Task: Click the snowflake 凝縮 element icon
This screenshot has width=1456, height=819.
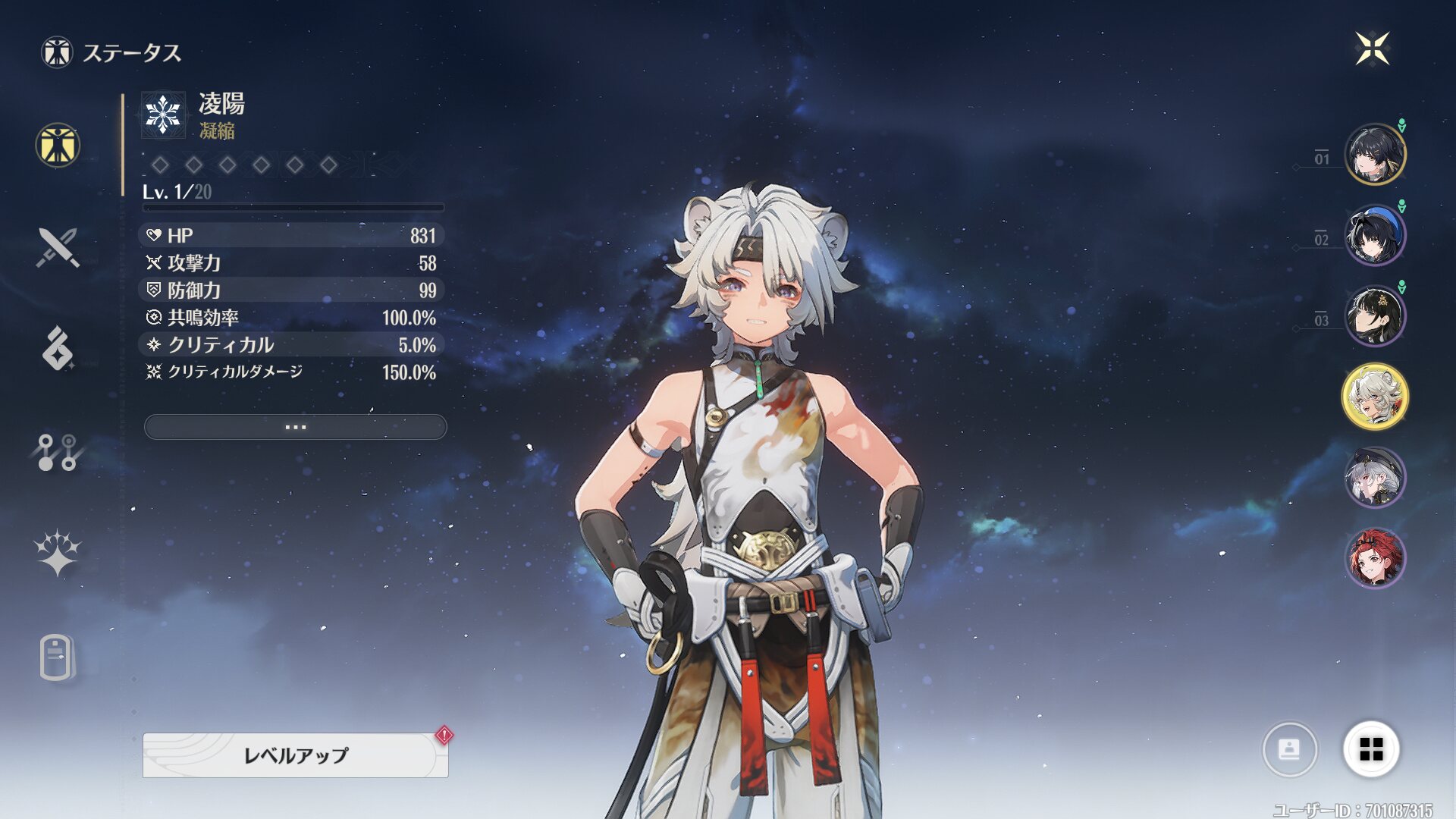Action: [x=163, y=115]
